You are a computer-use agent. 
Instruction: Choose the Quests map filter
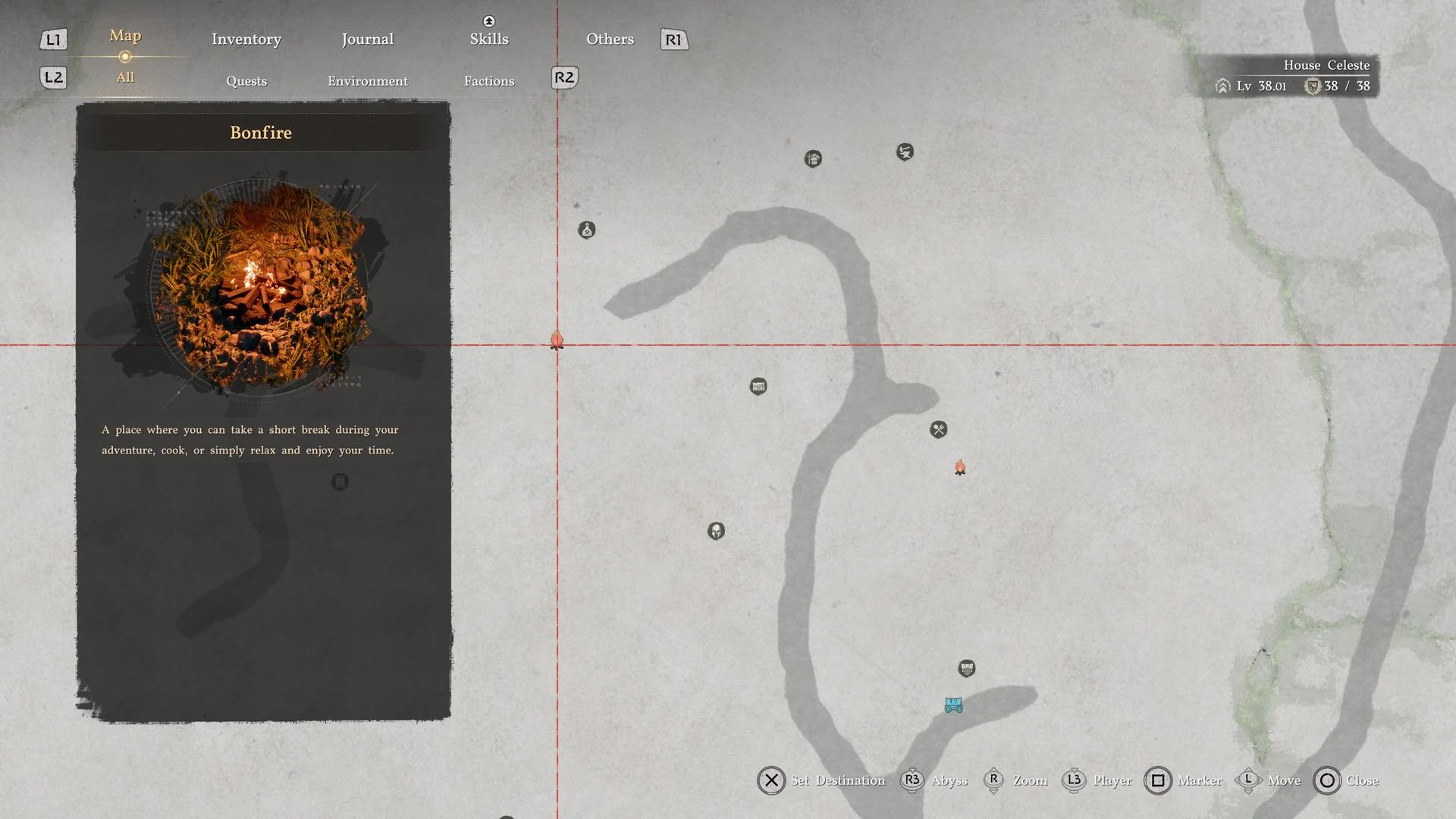246,81
